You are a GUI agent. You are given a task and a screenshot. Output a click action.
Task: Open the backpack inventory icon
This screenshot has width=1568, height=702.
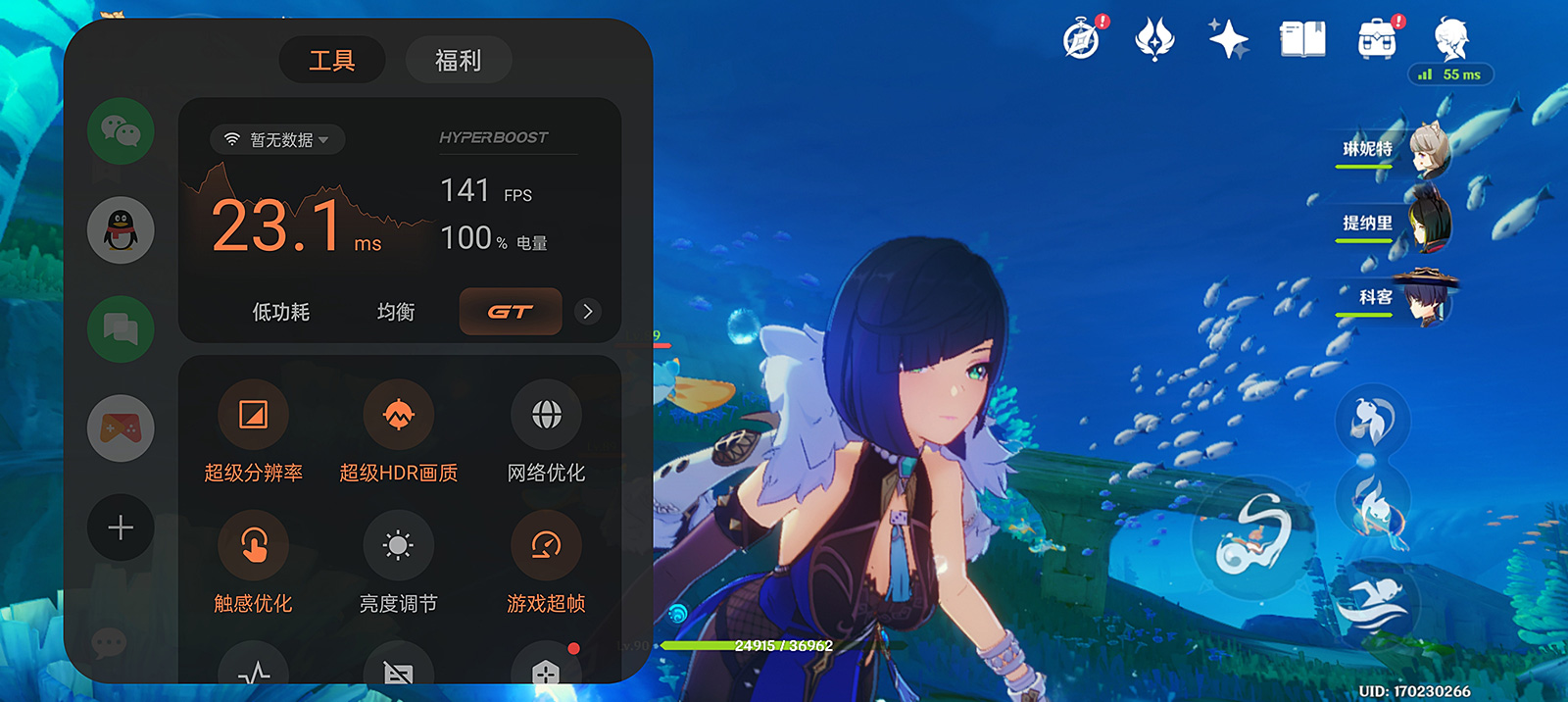pos(1377,40)
